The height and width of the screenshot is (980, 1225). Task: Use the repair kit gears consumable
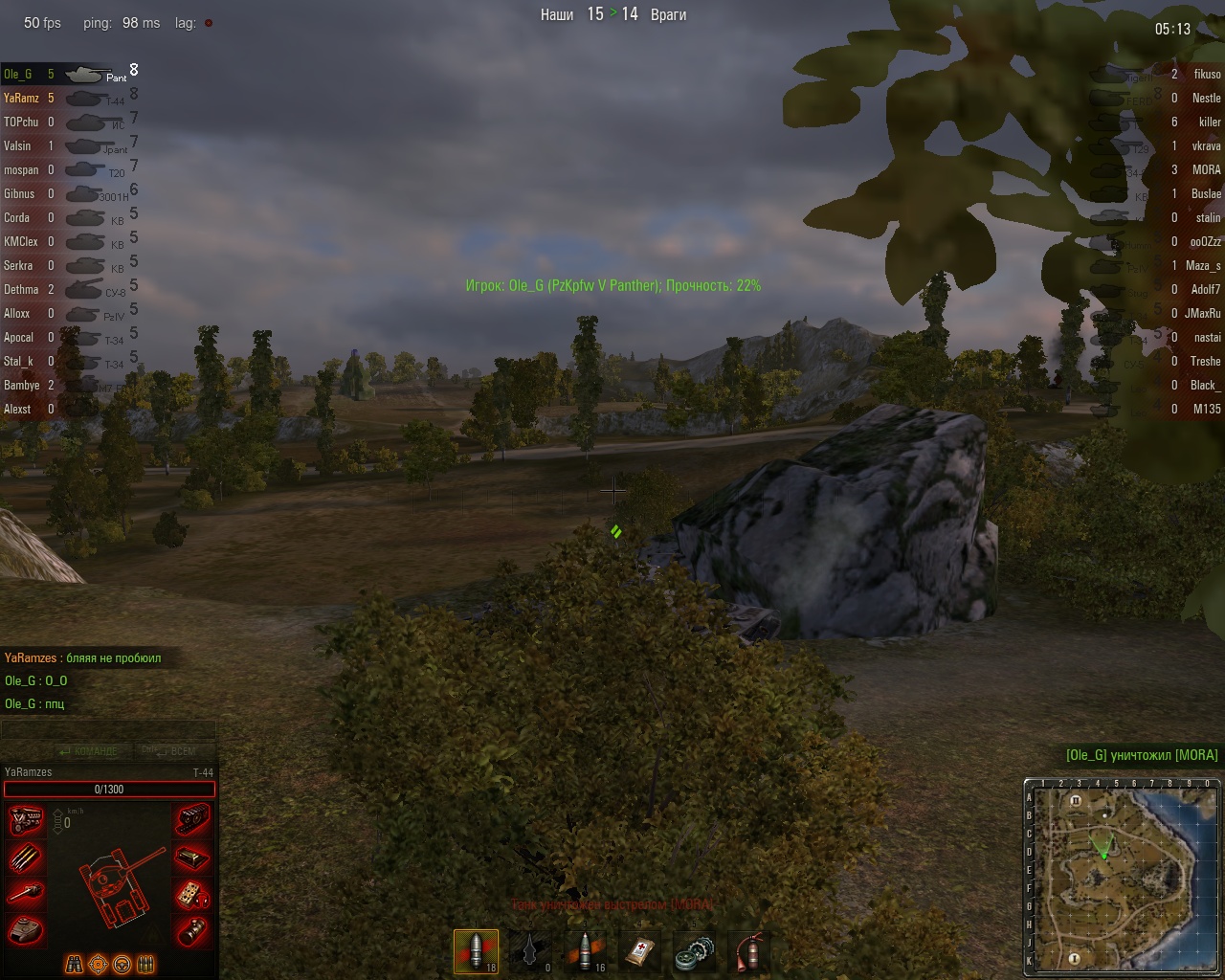click(x=693, y=951)
